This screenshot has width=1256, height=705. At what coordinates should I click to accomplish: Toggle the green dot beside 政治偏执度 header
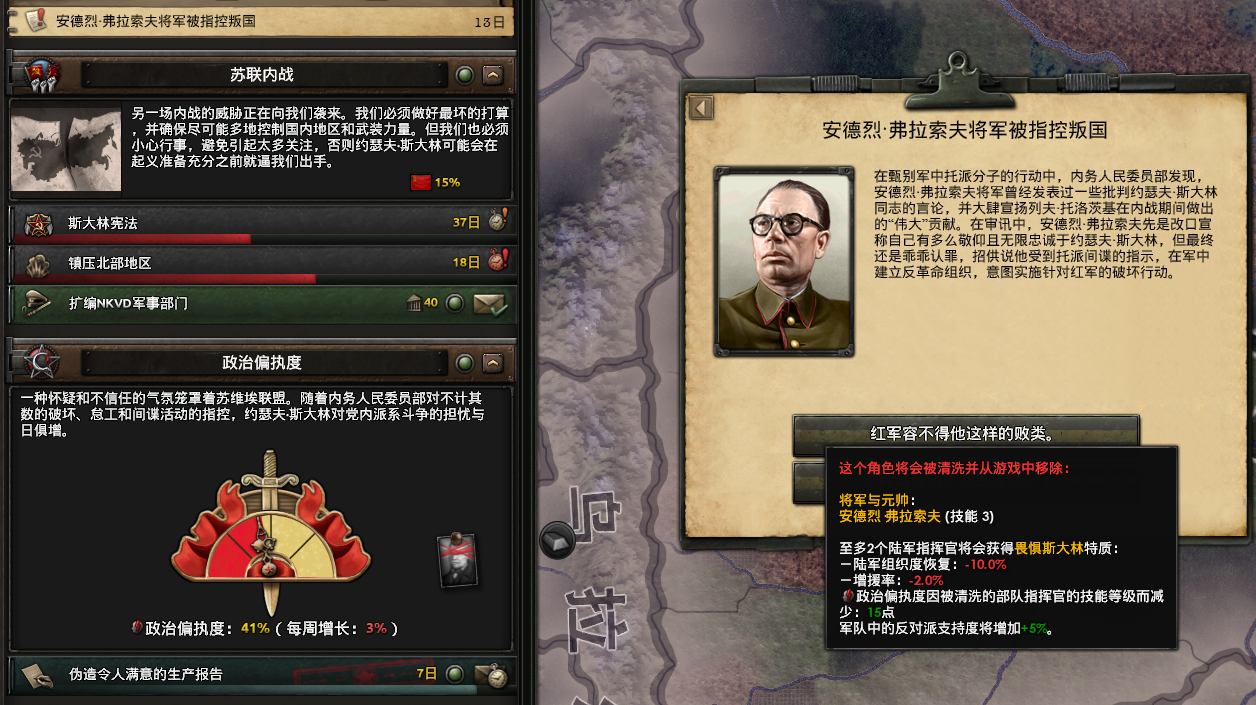[464, 363]
